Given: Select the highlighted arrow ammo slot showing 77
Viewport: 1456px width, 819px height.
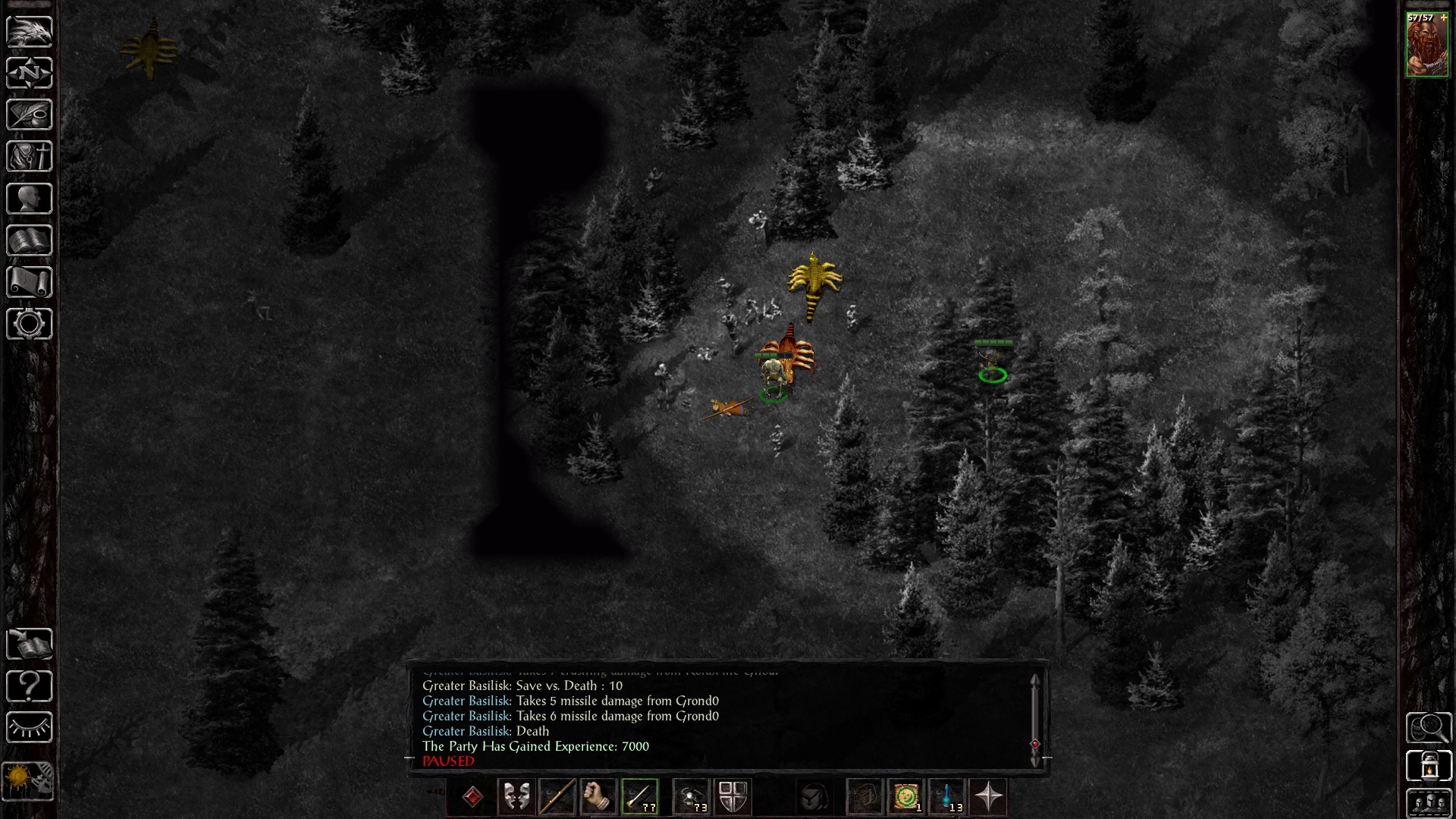Looking at the screenshot, I should pos(639,797).
